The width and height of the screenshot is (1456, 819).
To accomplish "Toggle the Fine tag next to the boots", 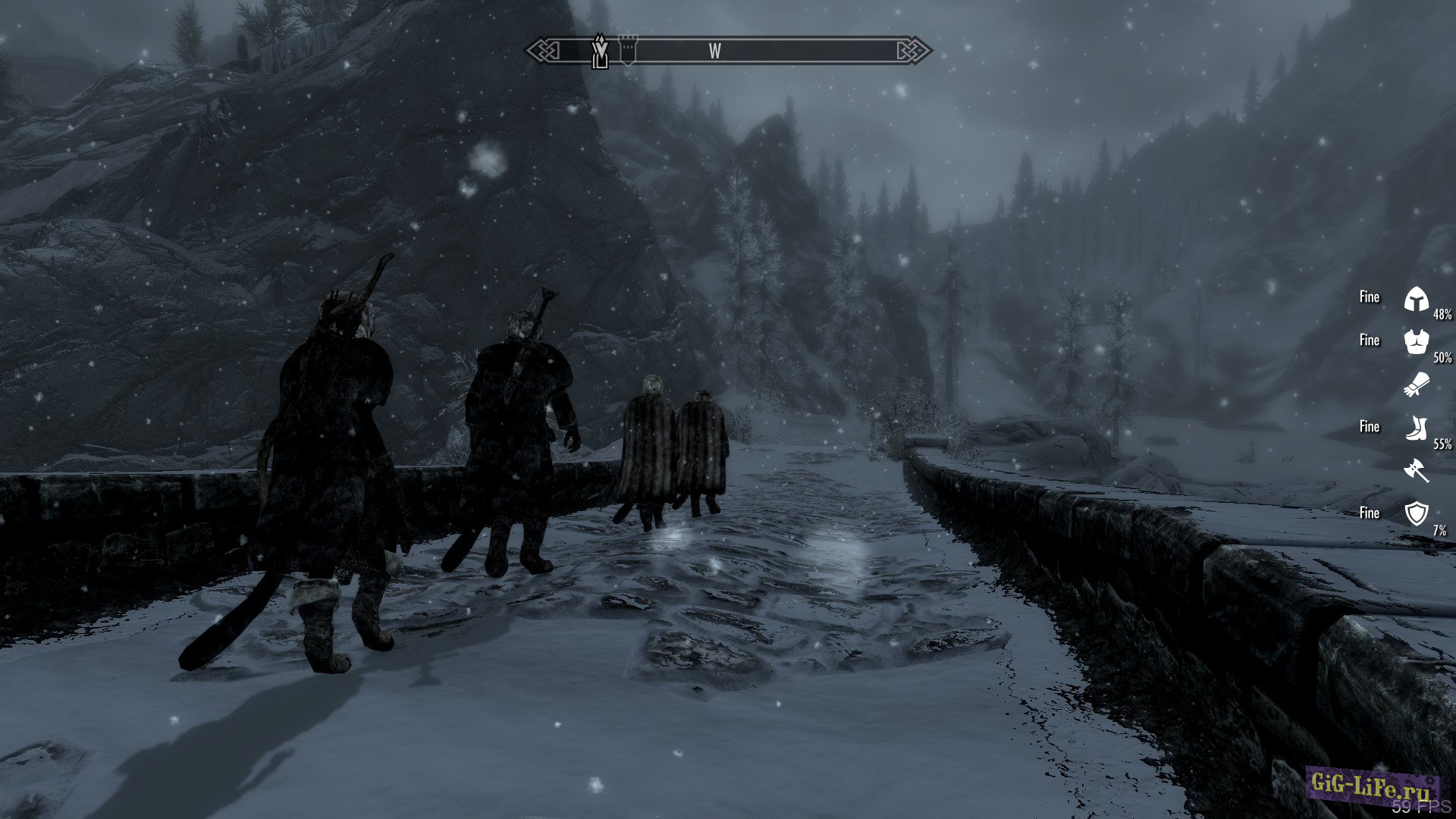I will (x=1370, y=426).
